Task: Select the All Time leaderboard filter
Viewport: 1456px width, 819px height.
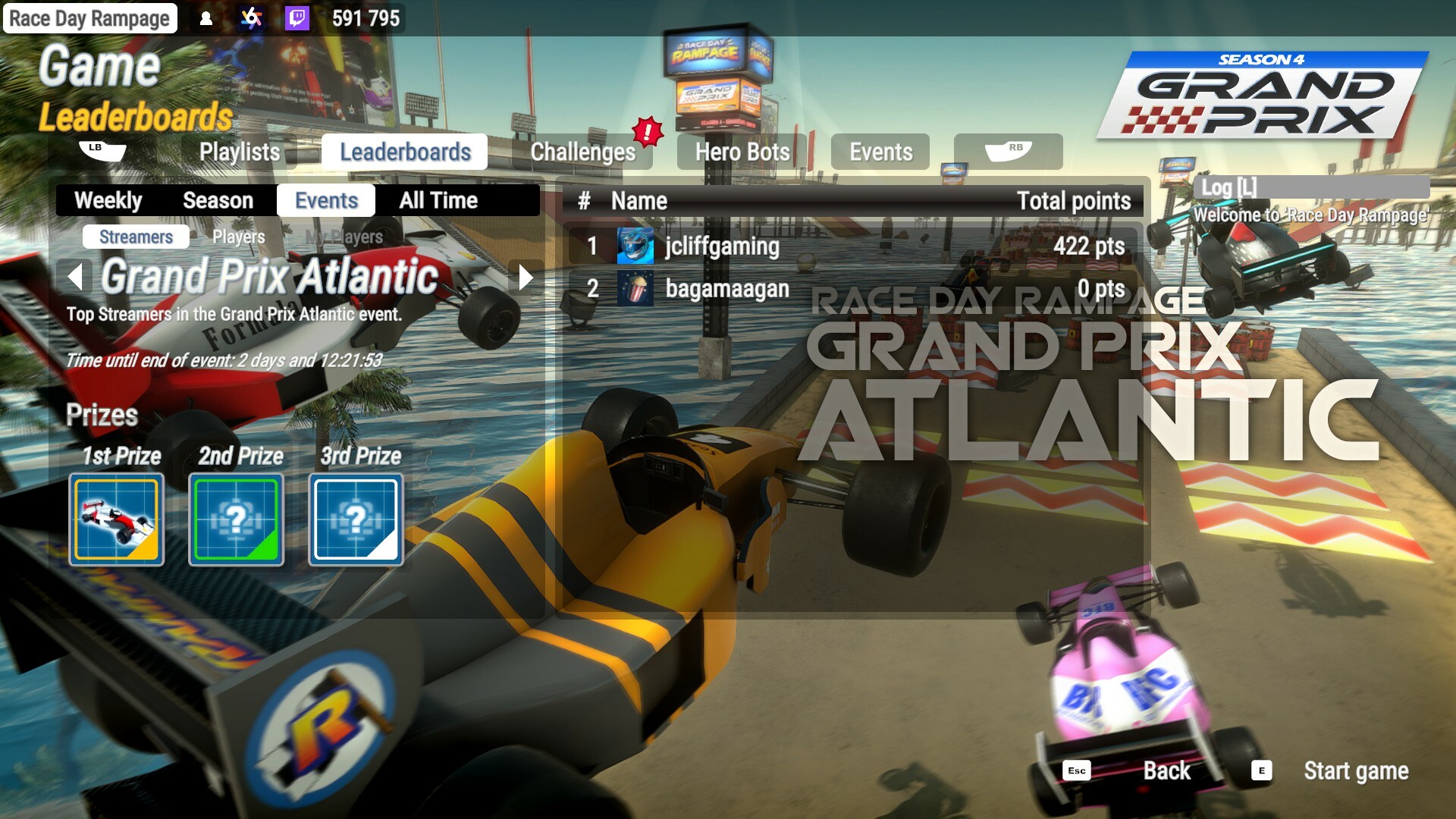Action: (437, 200)
